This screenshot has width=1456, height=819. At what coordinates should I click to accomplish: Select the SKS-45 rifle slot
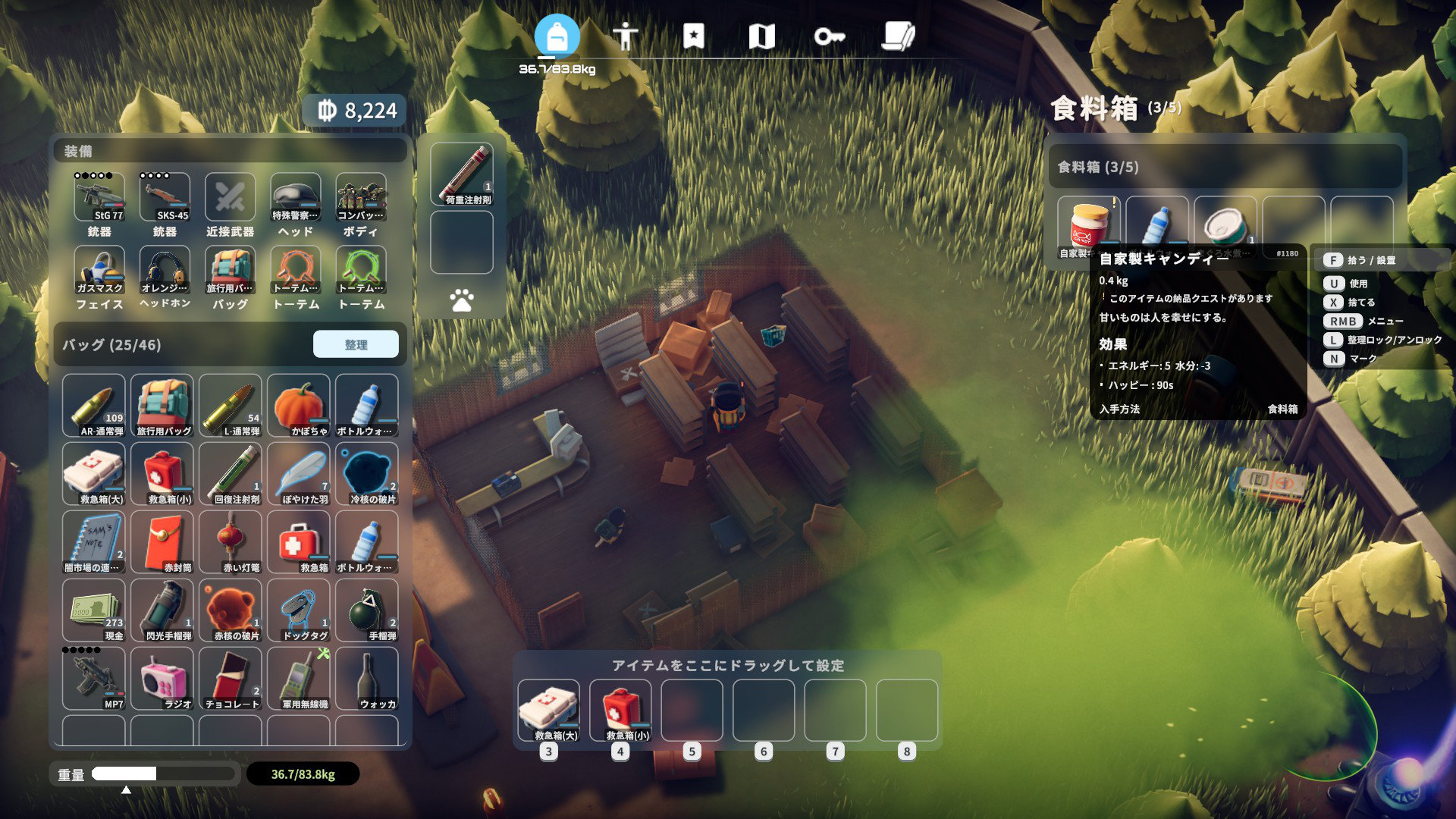point(165,198)
